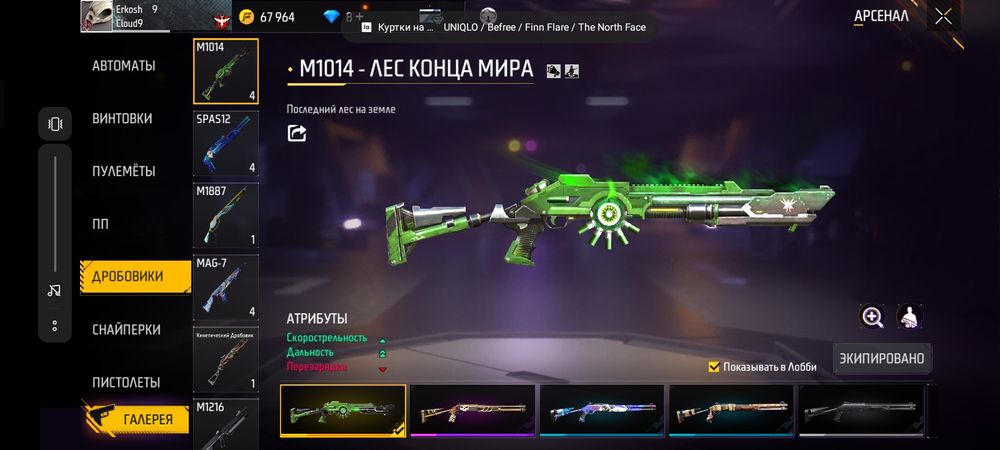Image resolution: width=1000 pixels, height=450 pixels.
Task: Click the Экипировано button
Action: [x=880, y=358]
